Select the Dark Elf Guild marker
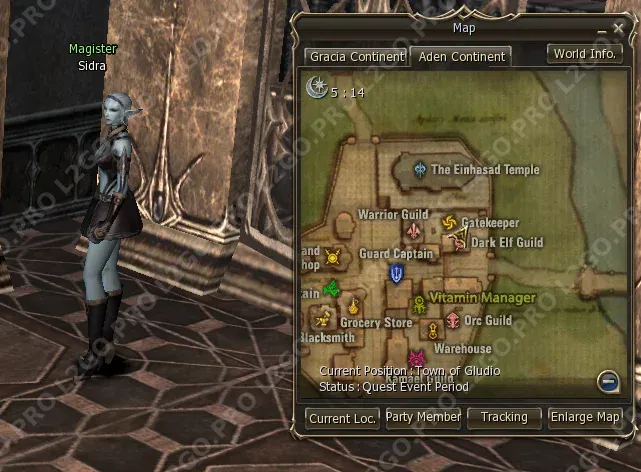 click(x=461, y=241)
